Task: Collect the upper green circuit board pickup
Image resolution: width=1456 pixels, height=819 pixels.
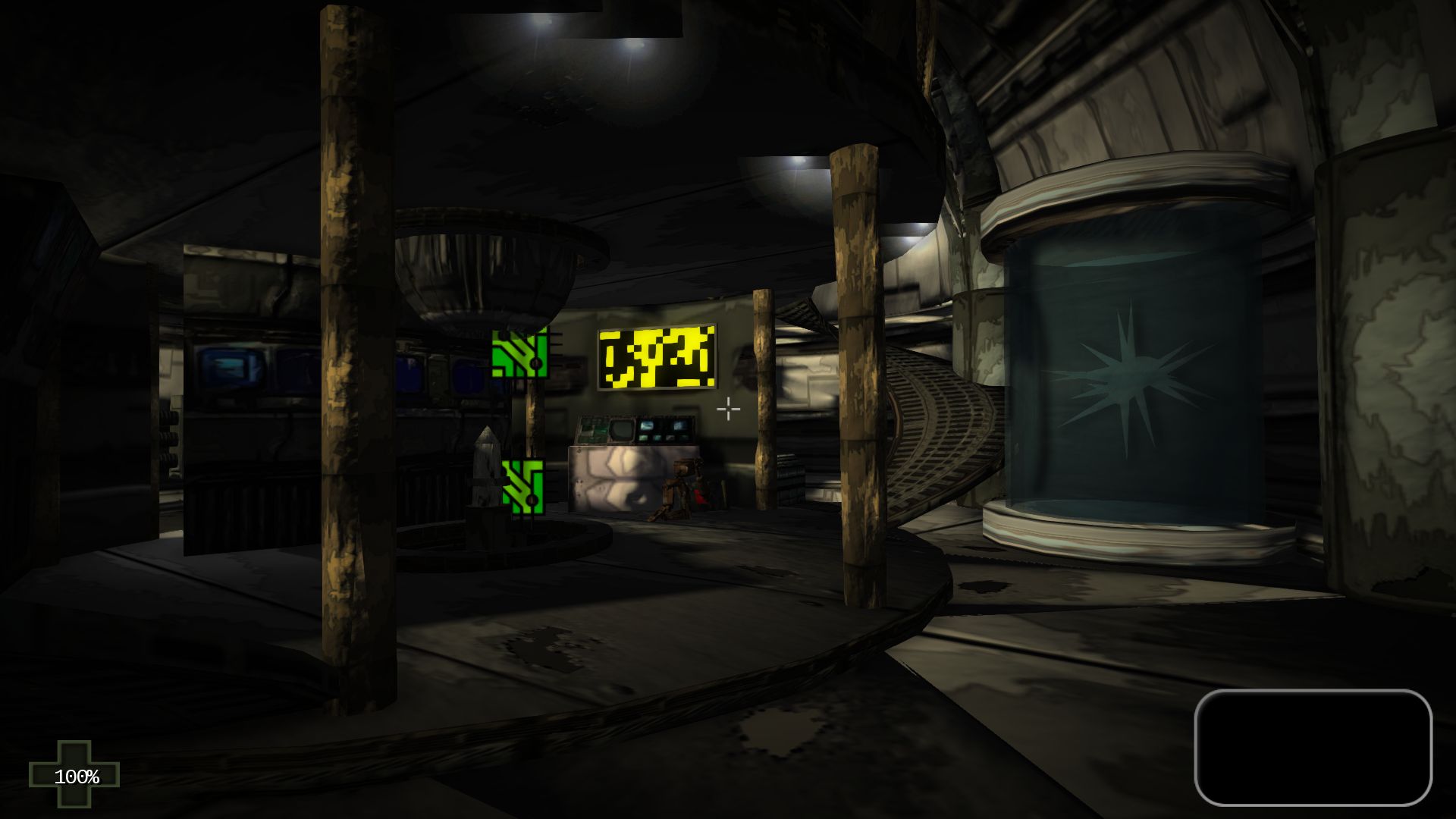Action: point(522,355)
